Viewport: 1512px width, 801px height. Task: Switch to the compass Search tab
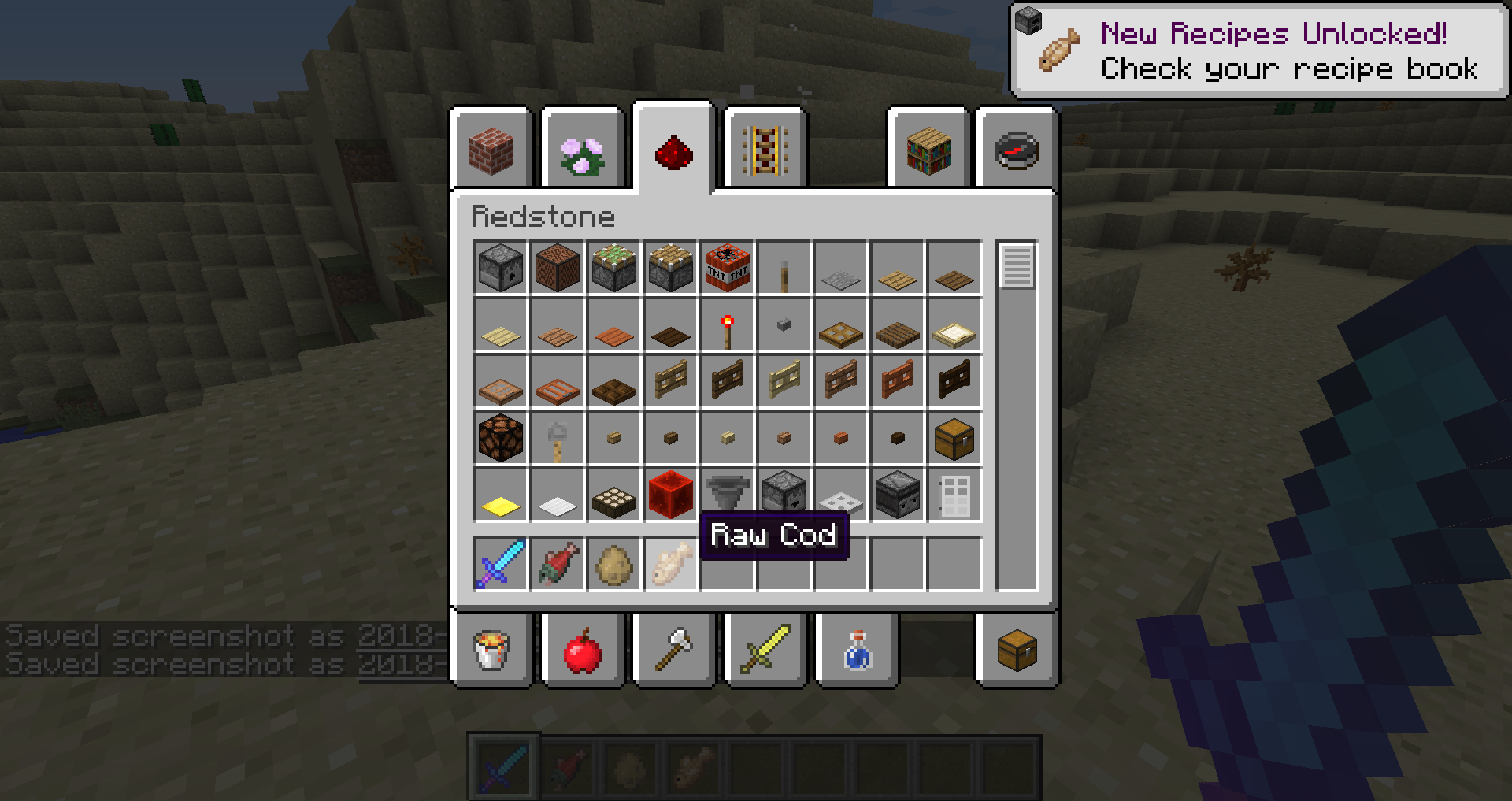coord(1017,150)
